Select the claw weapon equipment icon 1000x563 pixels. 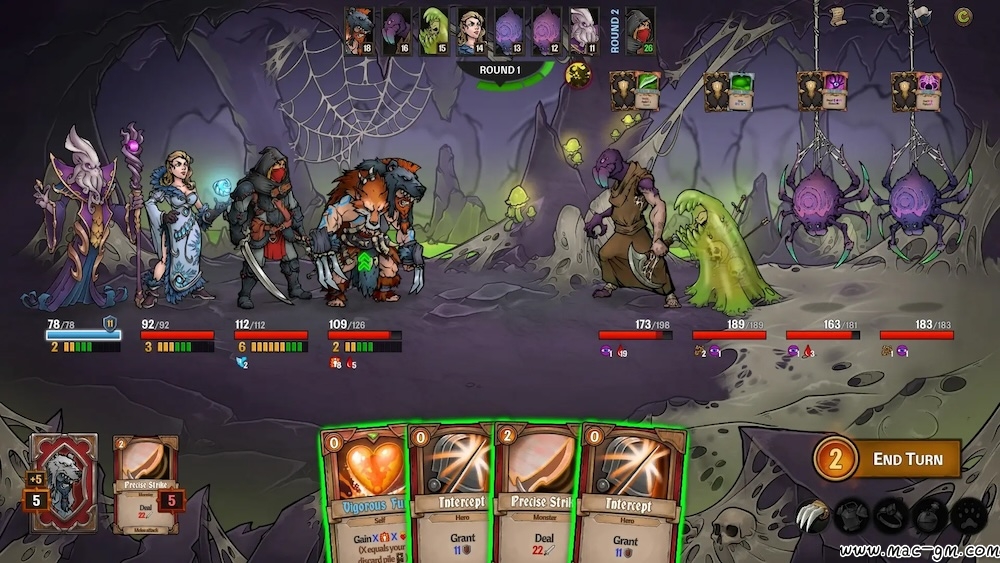pyautogui.click(x=812, y=517)
